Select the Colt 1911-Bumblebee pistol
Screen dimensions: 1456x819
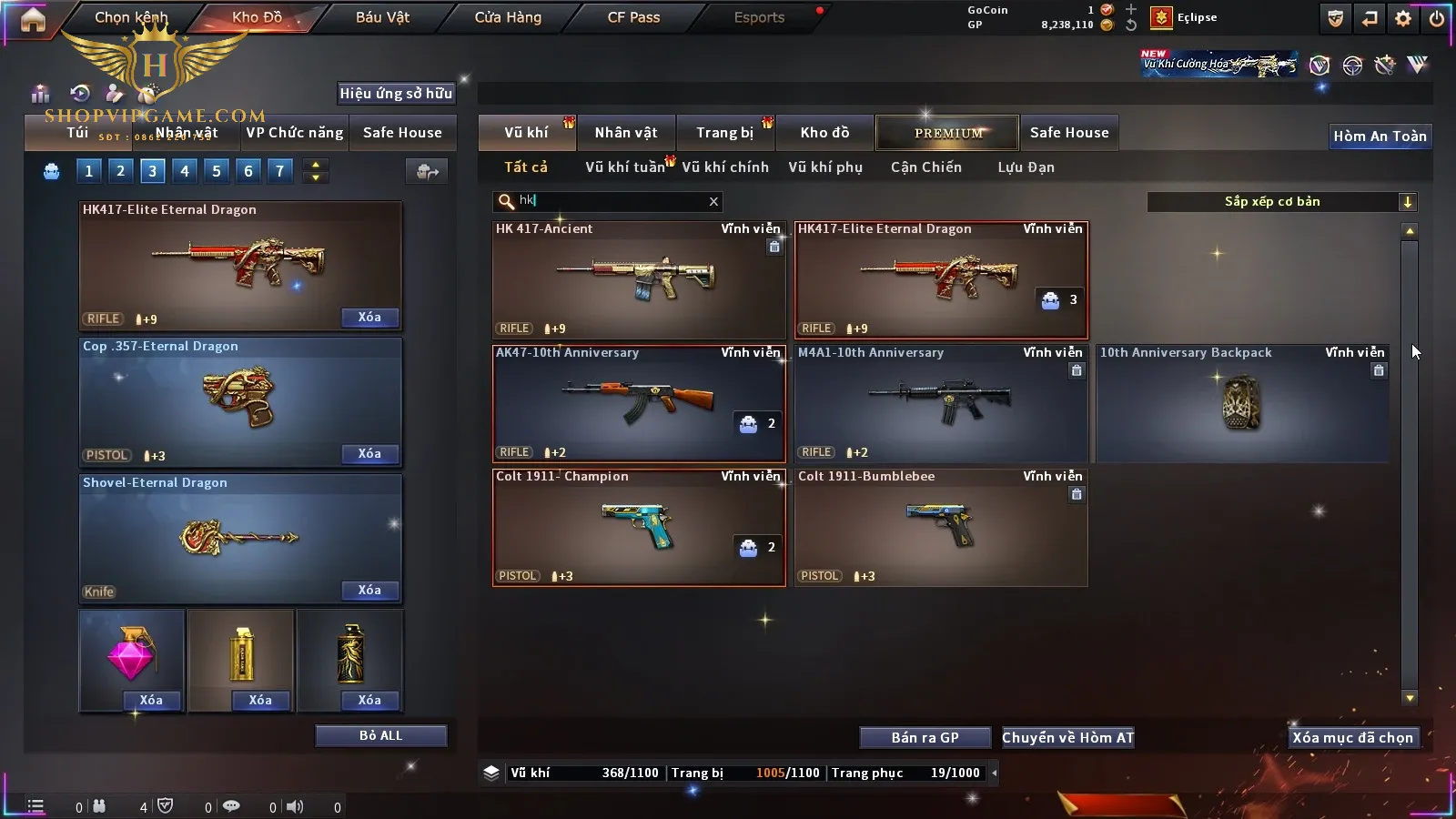click(941, 528)
